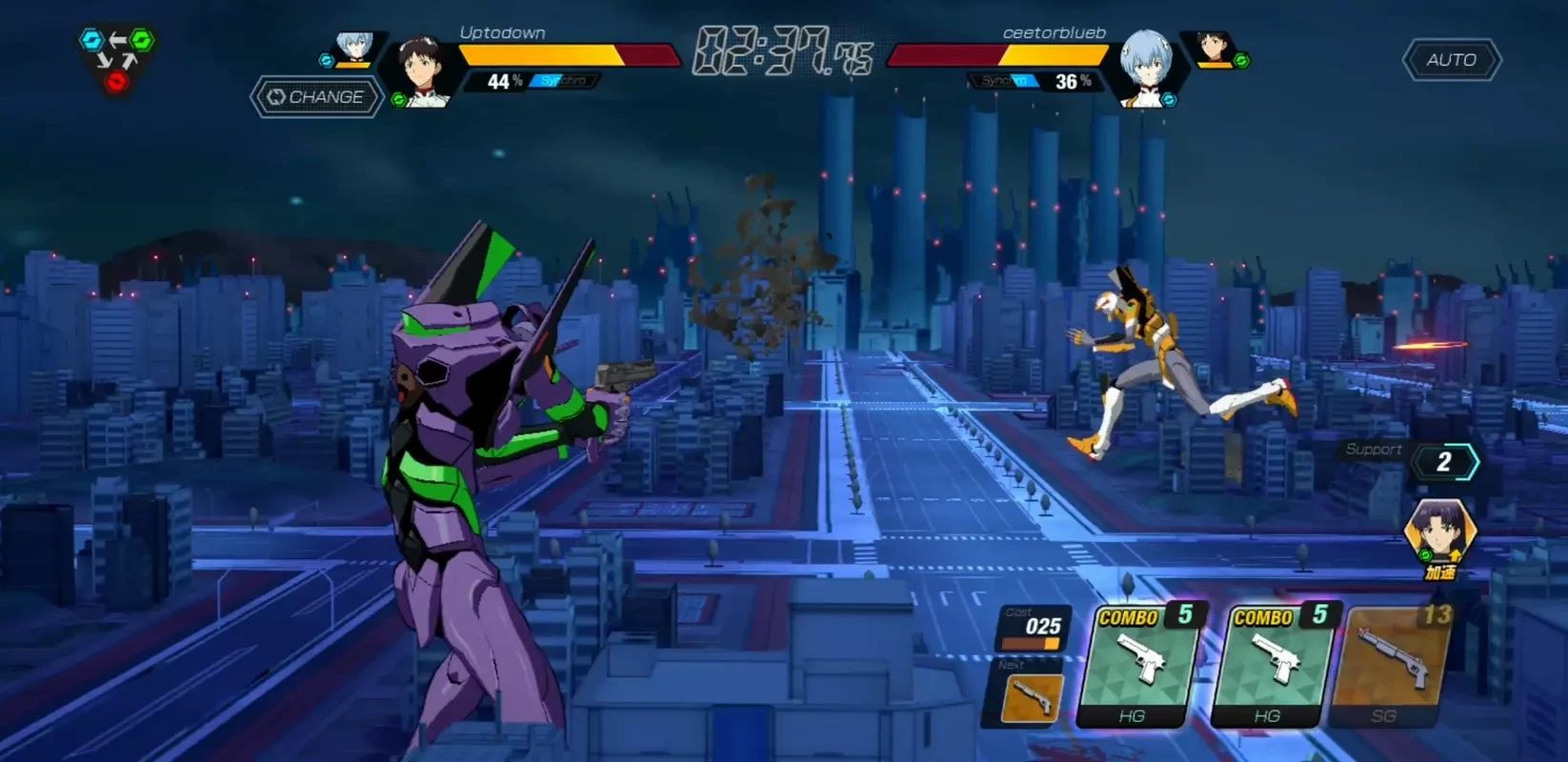Tap the CHANGE pilot button
This screenshot has height=762, width=1568.
click(x=317, y=97)
